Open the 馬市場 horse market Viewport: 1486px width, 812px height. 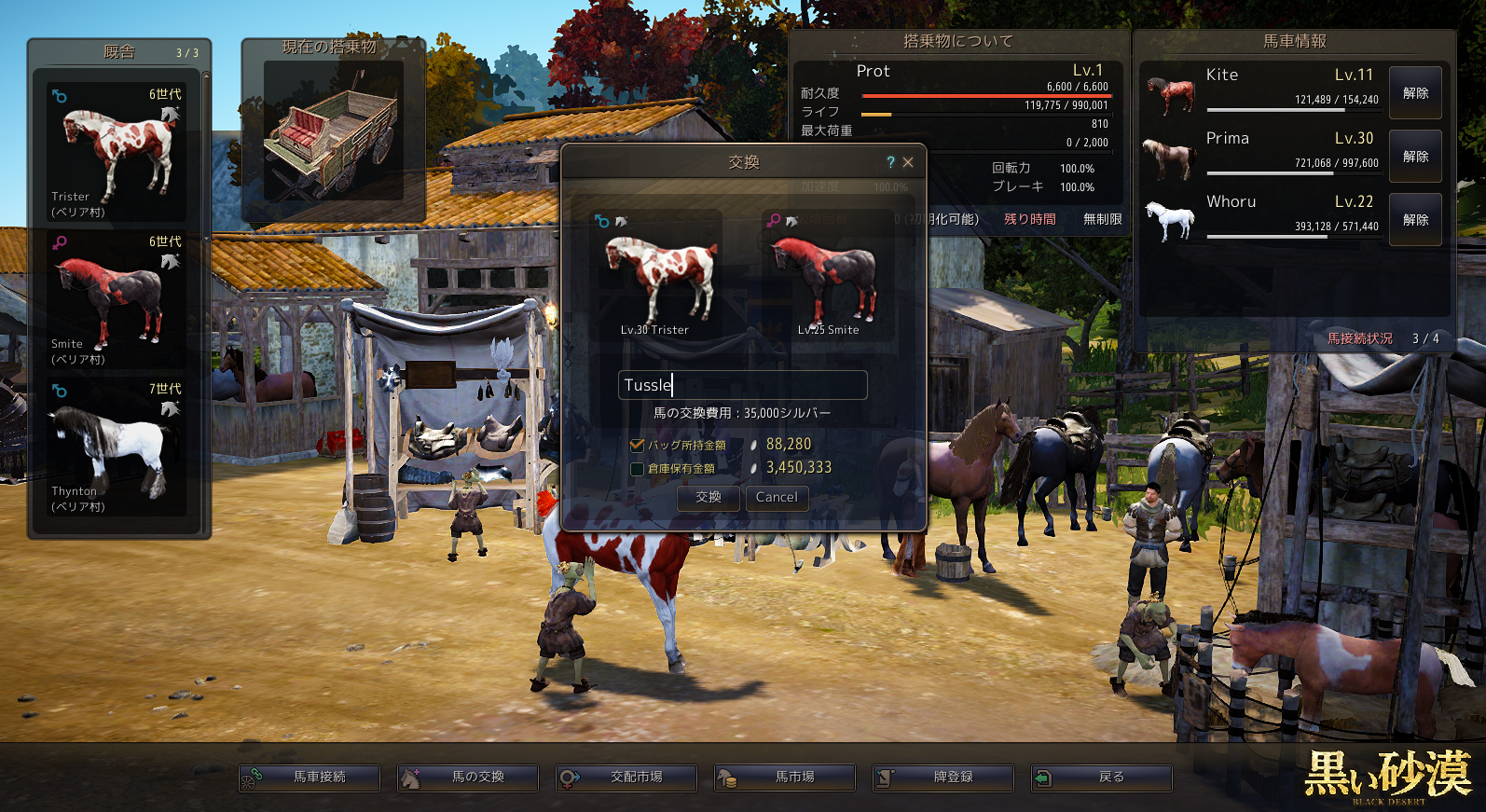[x=785, y=778]
